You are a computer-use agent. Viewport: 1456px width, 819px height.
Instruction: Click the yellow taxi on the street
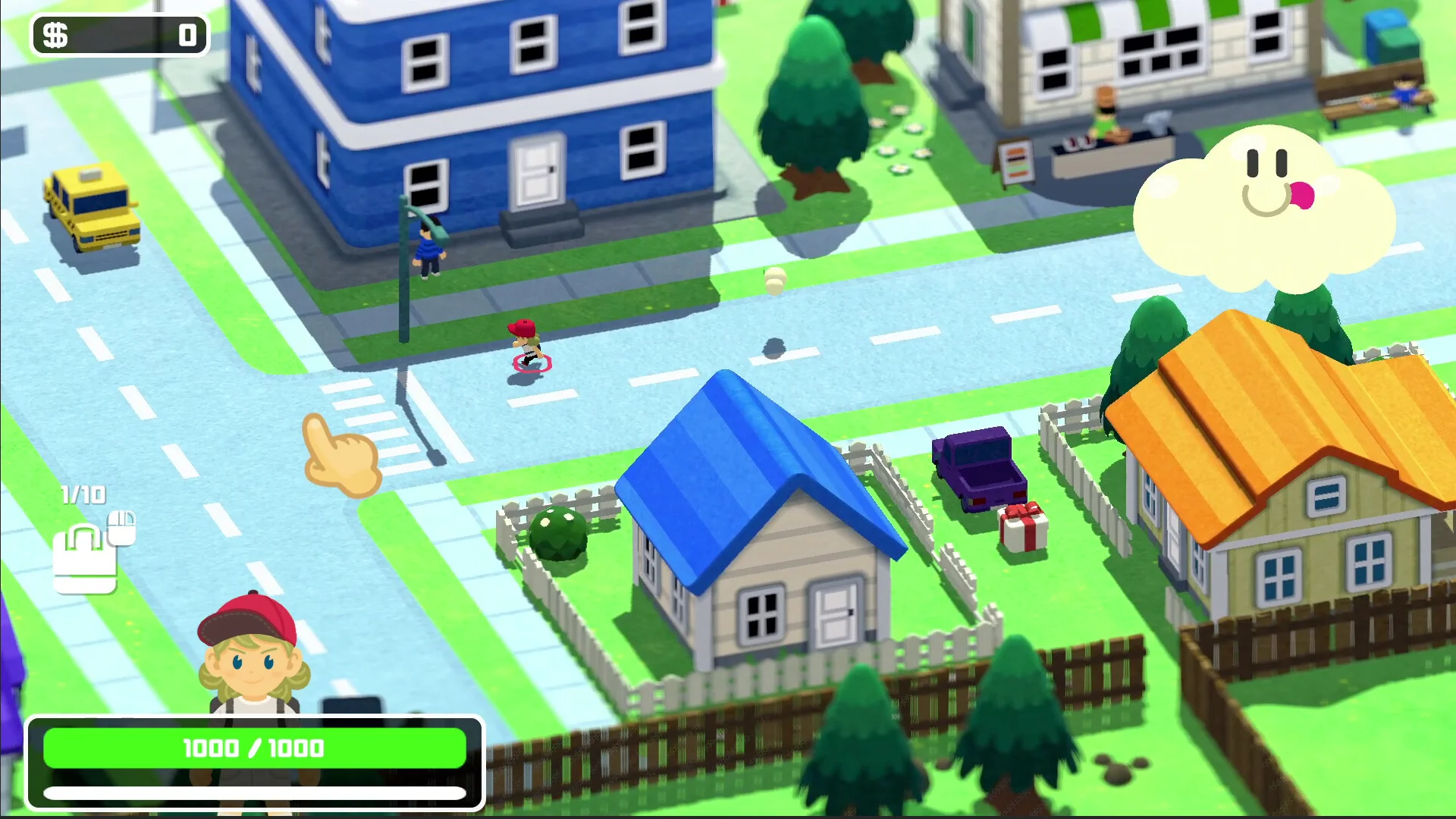(x=91, y=206)
